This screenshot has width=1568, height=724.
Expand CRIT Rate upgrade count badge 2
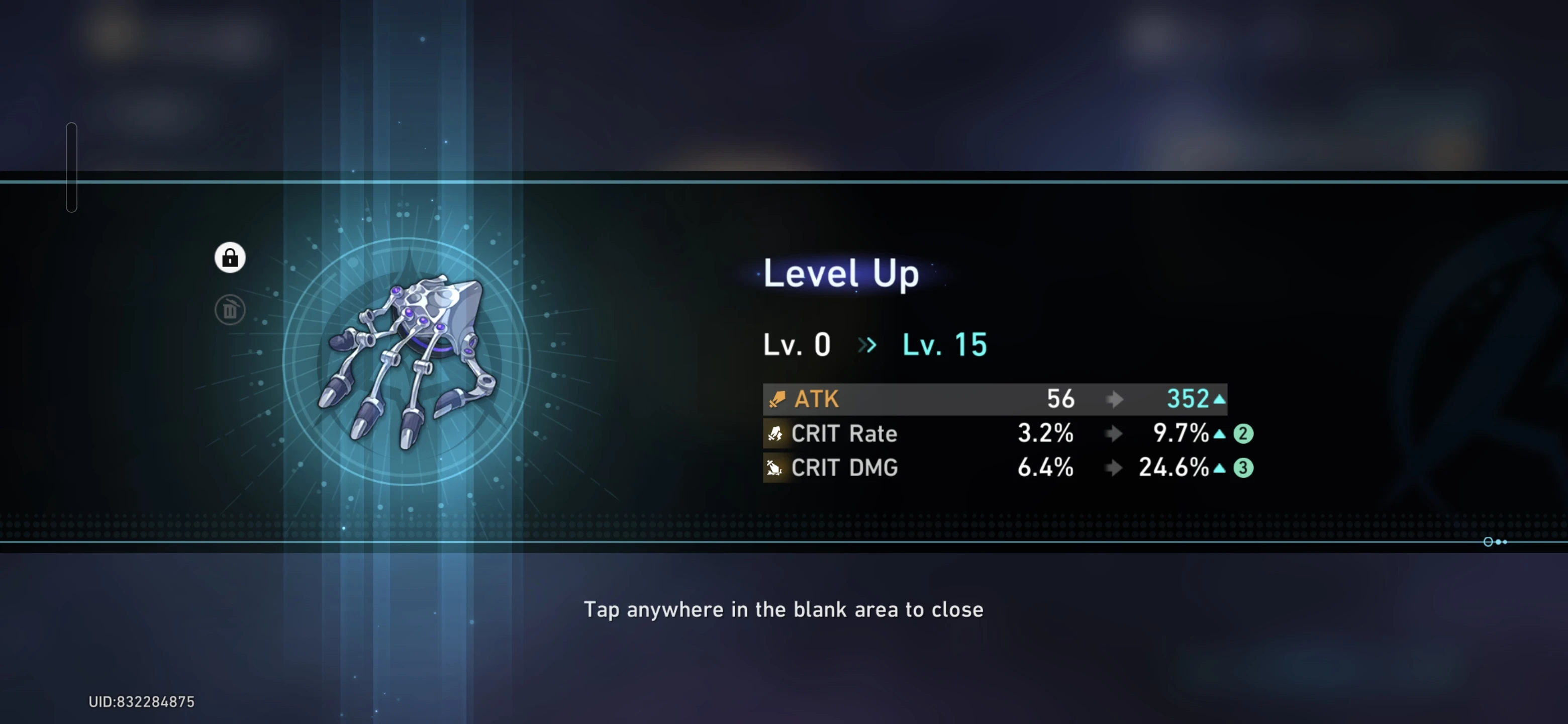tap(1243, 433)
